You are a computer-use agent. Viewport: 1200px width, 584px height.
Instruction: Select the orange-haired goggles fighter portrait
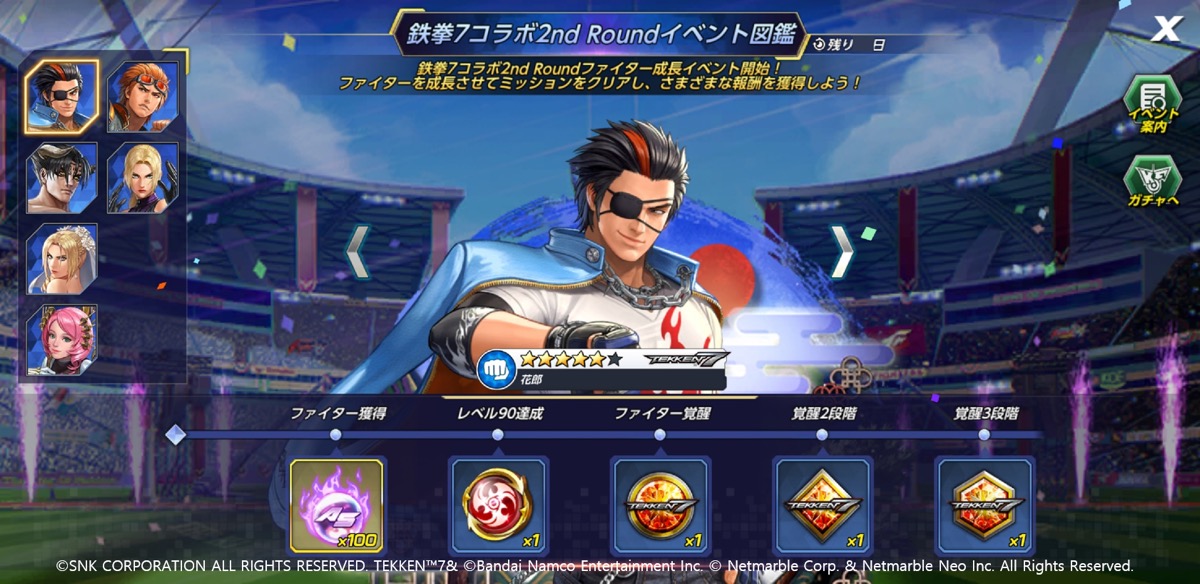(x=143, y=96)
